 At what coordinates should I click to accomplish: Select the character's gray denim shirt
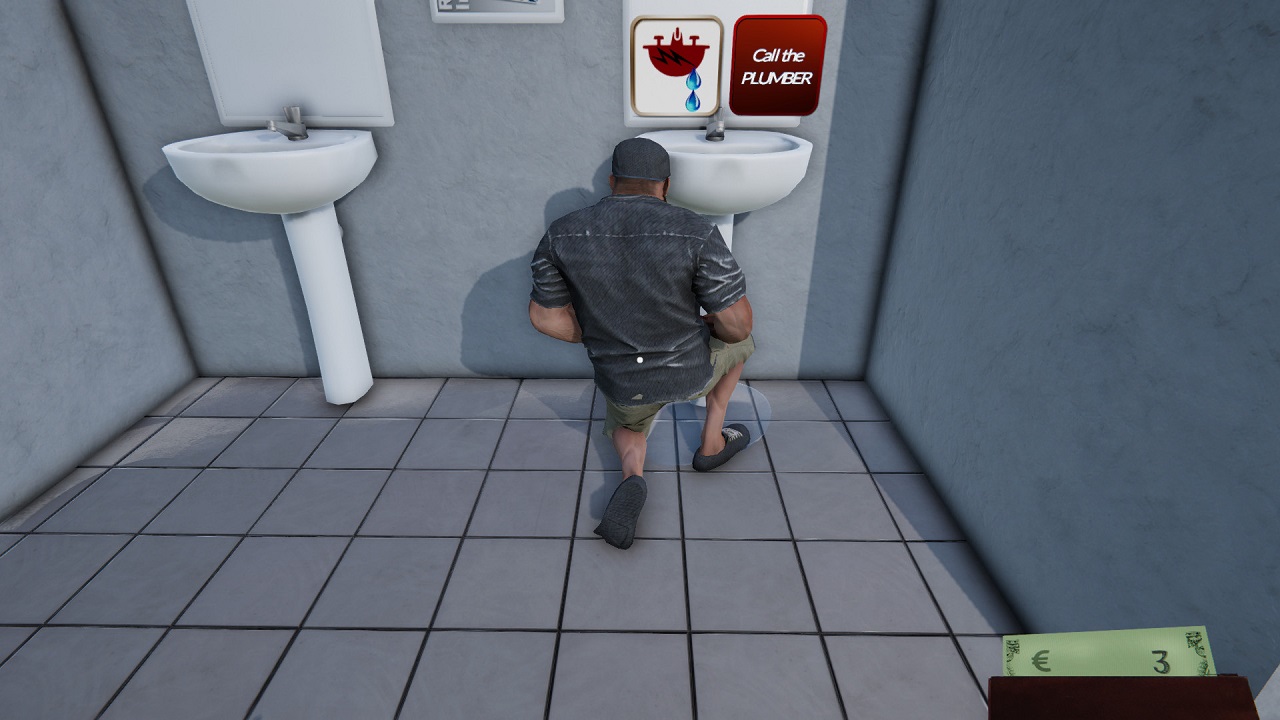(x=630, y=290)
